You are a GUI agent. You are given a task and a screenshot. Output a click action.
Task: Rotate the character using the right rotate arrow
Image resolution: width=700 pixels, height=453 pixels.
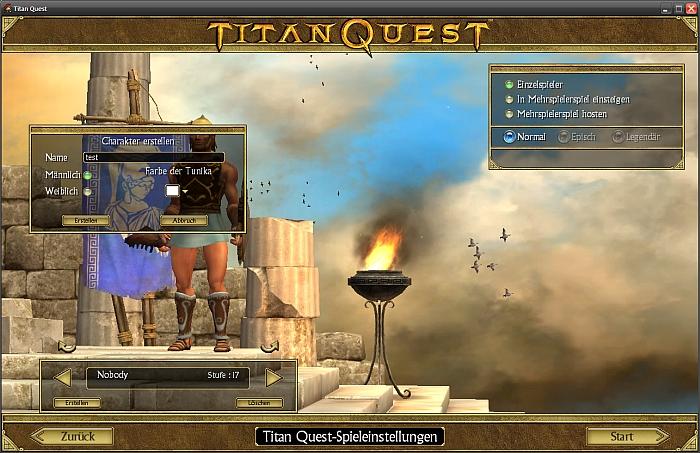pos(269,347)
